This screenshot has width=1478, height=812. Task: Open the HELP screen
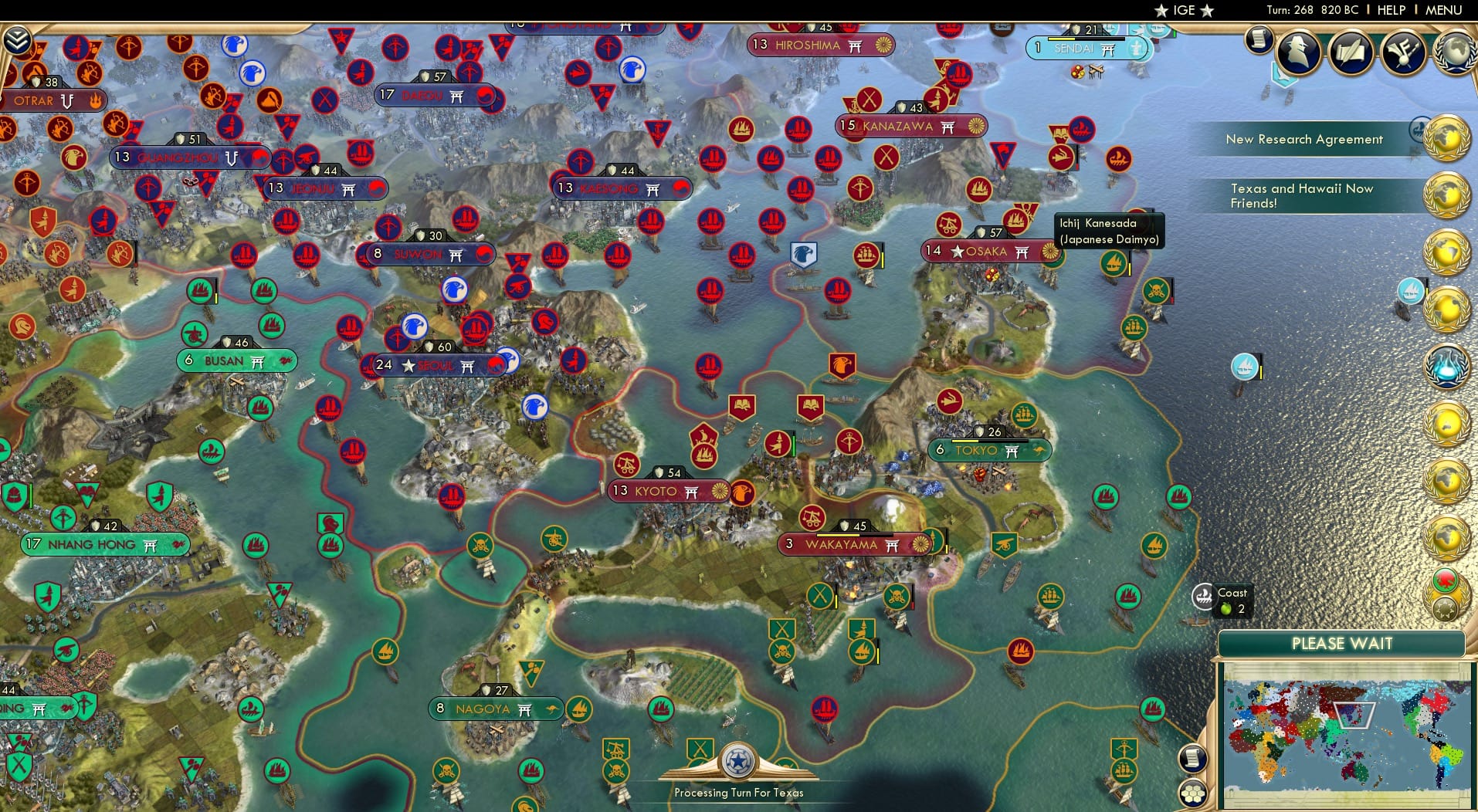(1392, 10)
